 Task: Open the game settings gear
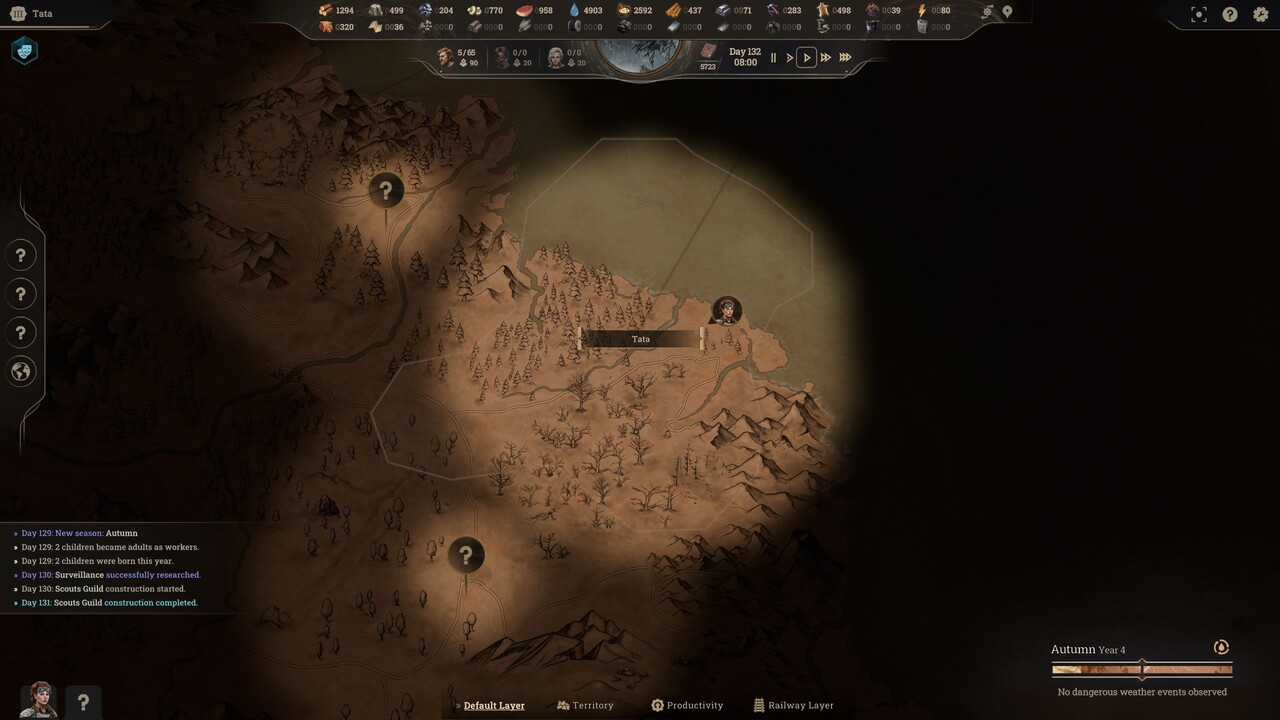(1261, 14)
